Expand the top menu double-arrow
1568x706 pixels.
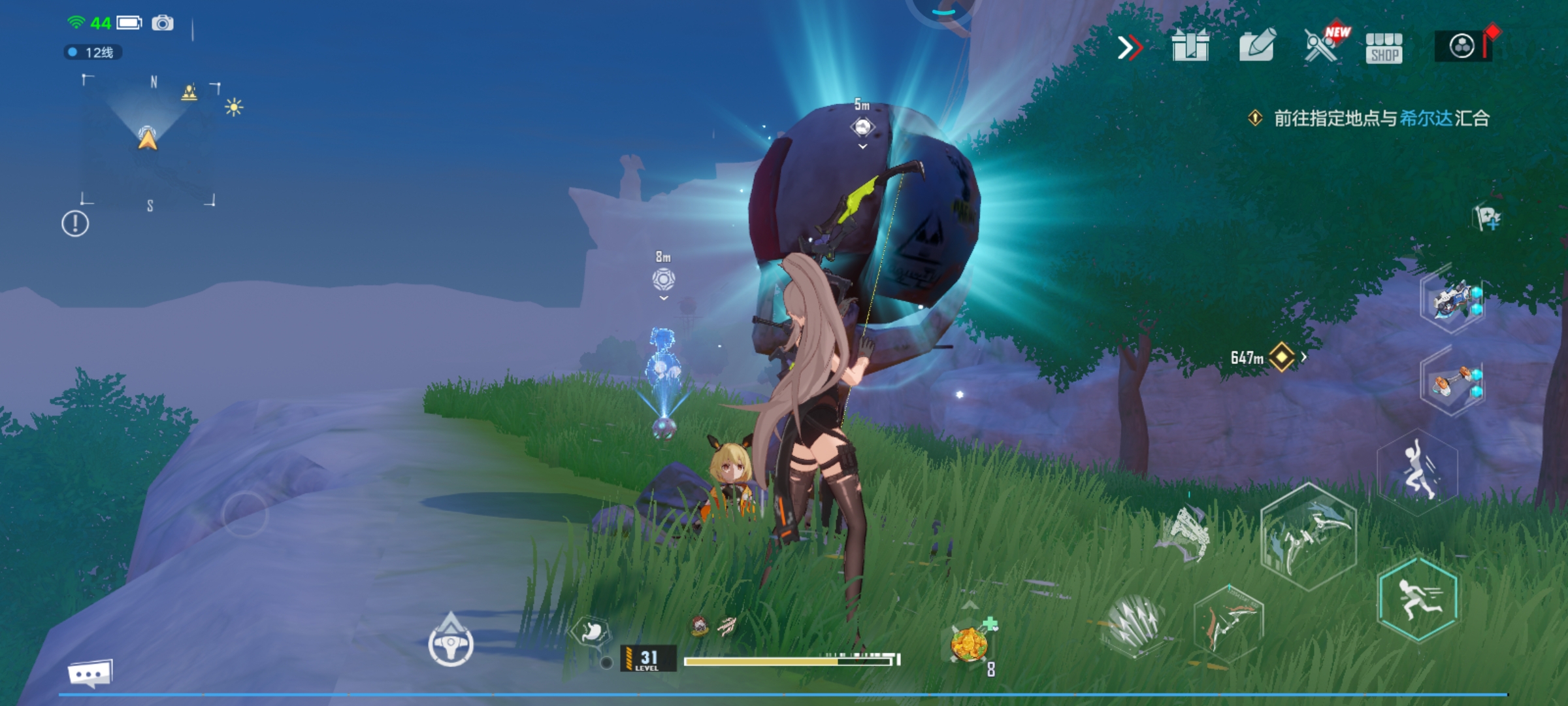point(1130,48)
